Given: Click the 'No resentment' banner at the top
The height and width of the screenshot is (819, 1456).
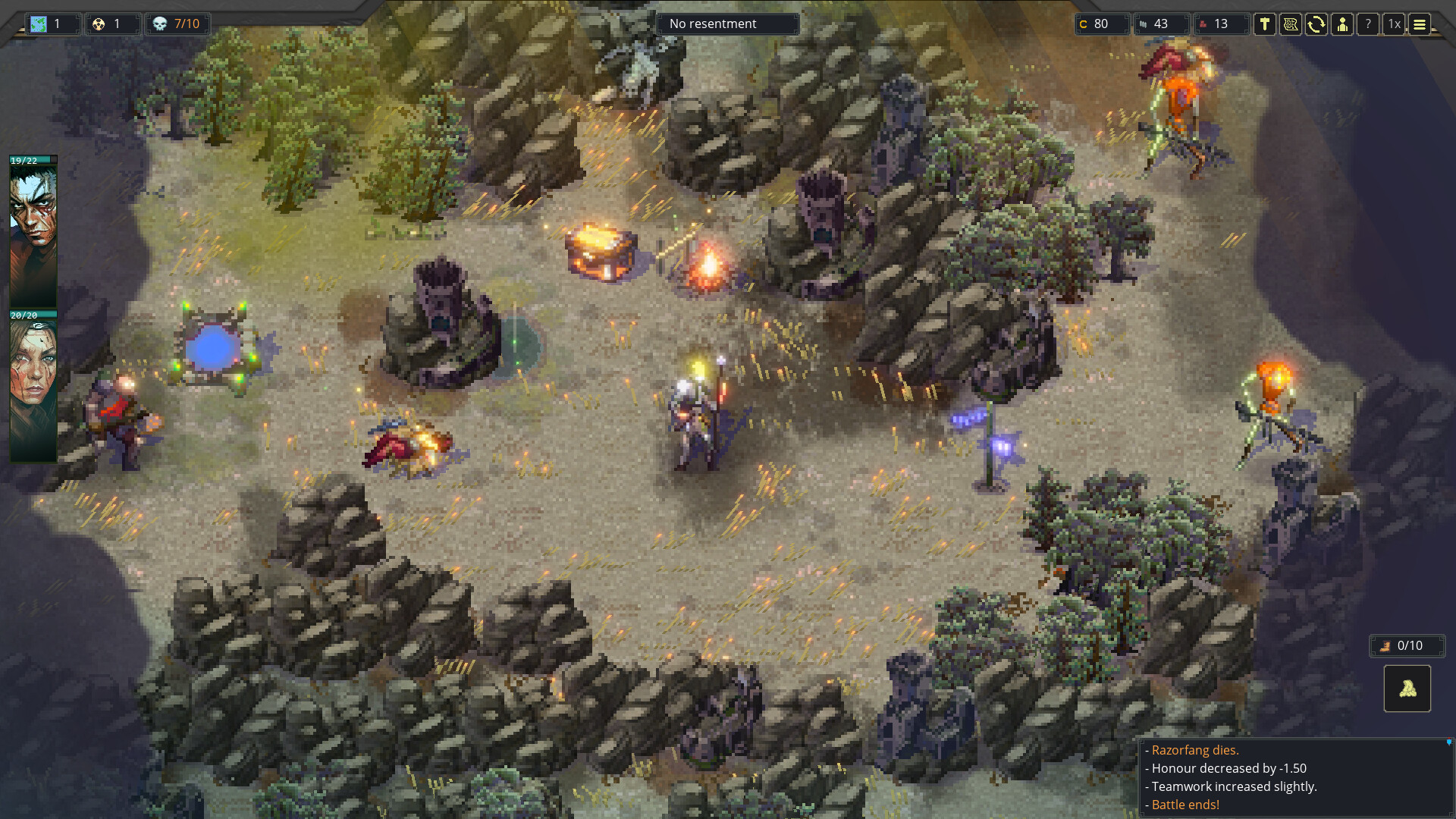Looking at the screenshot, I should pyautogui.click(x=726, y=24).
